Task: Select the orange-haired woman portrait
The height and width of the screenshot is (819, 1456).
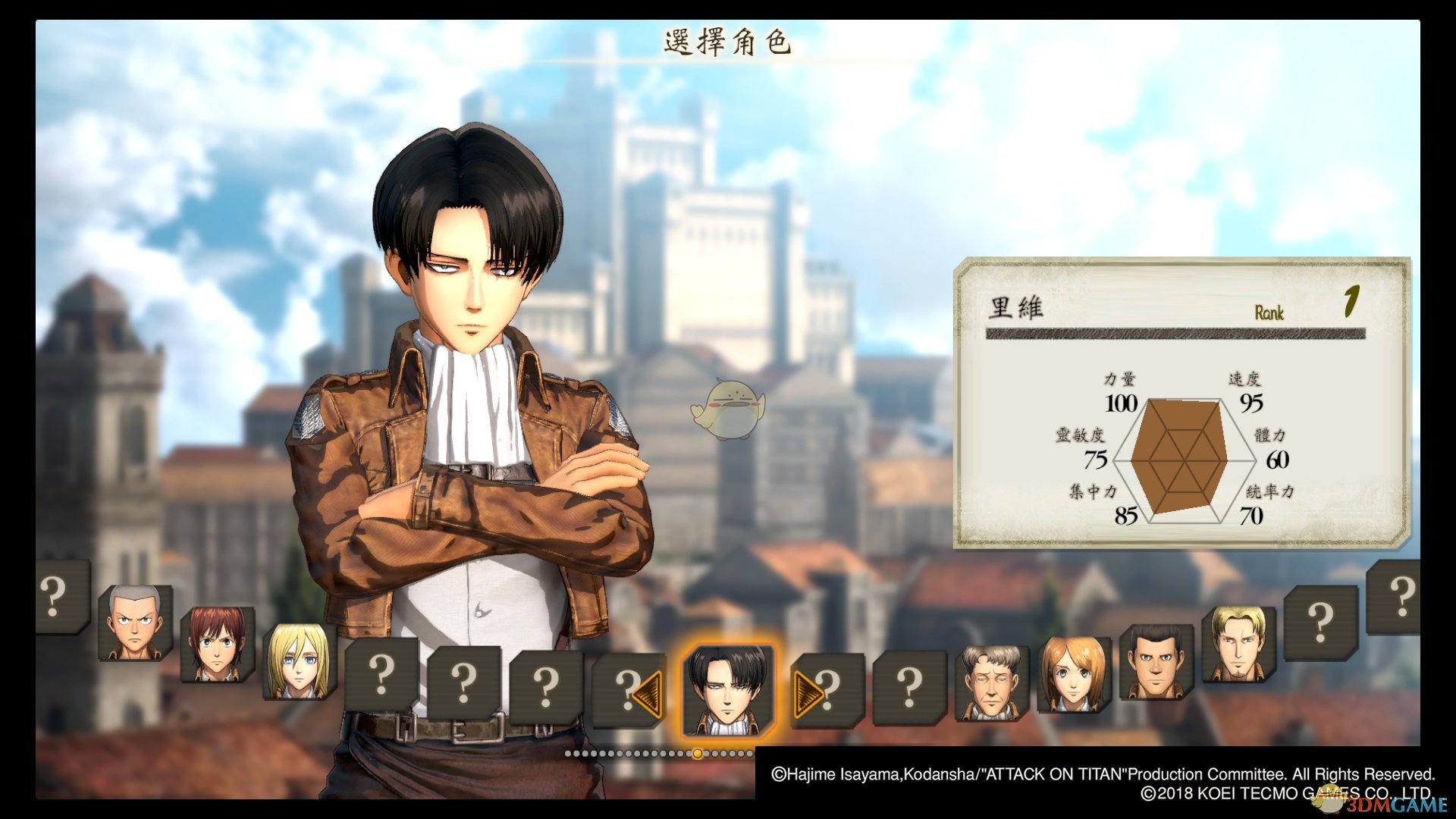Action: coord(1073,674)
